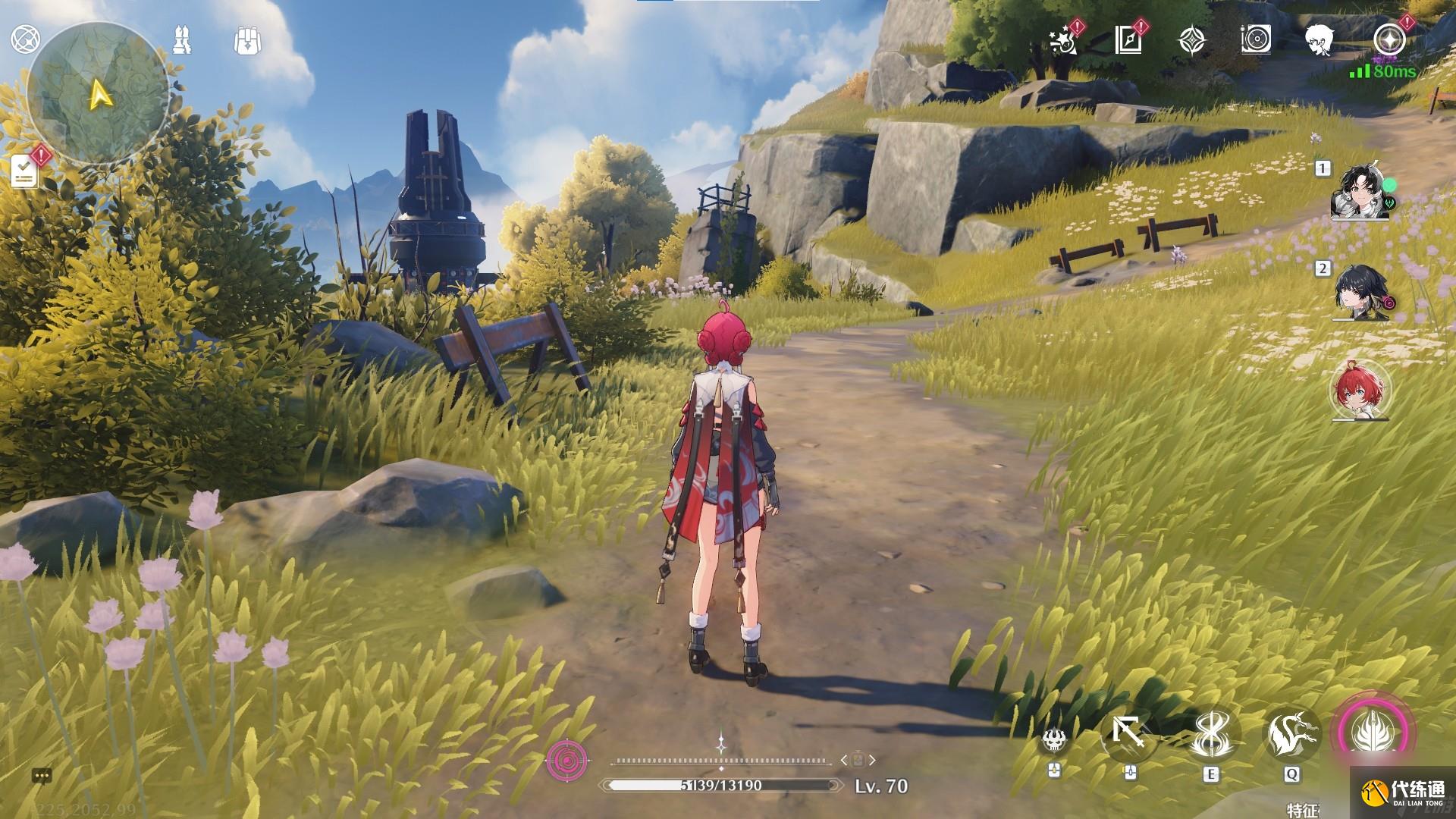Viewport: 1456px width, 819px height.
Task: Open the compass guidebook icon
Action: [x=1128, y=40]
